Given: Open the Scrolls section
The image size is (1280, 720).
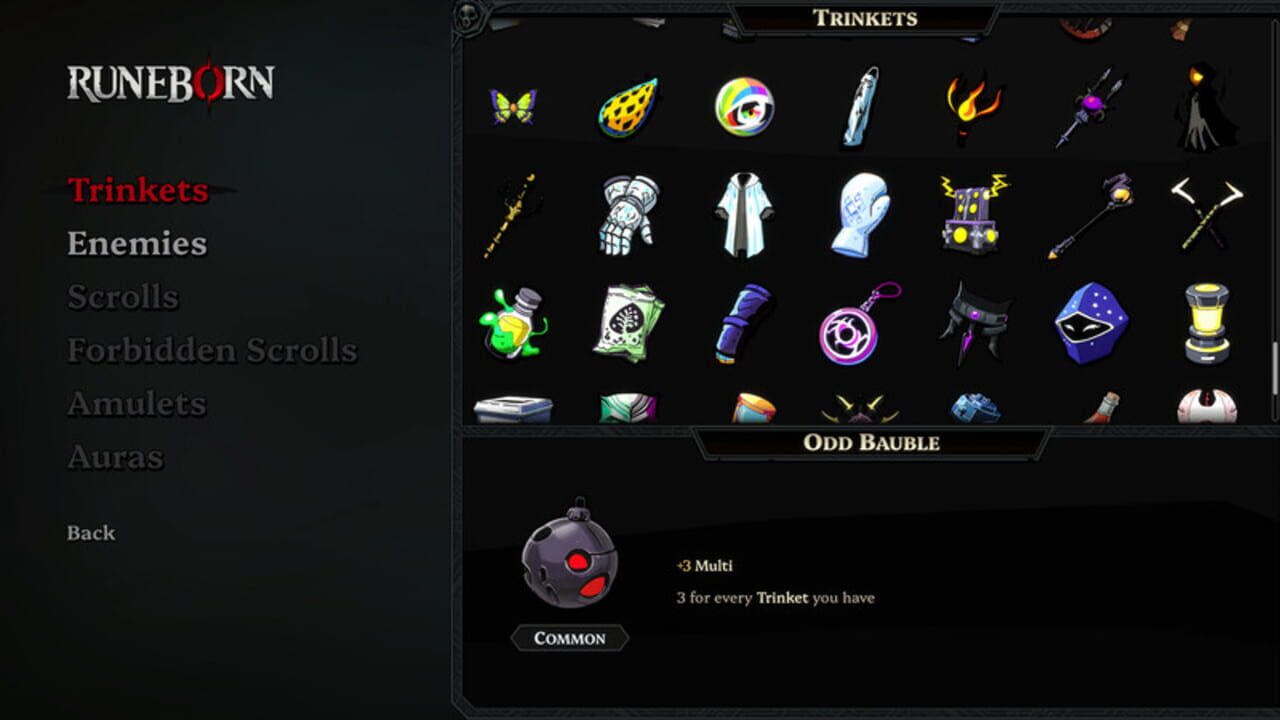Looking at the screenshot, I should pos(123,297).
